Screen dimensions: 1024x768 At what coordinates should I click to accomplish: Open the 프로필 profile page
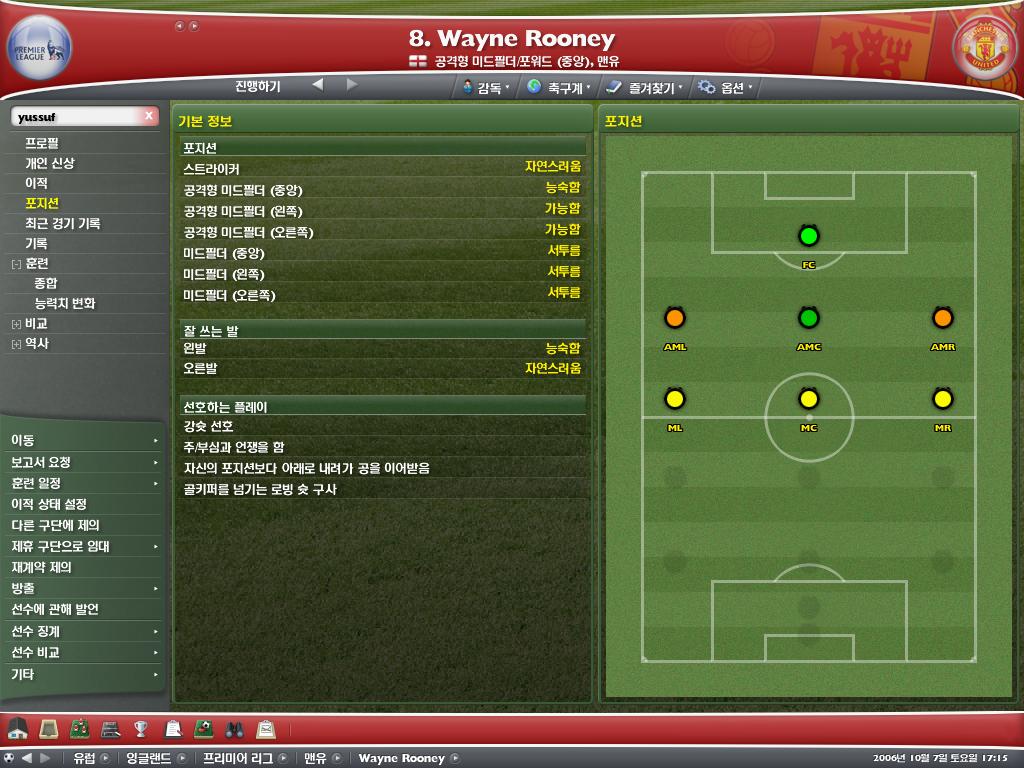[41, 143]
